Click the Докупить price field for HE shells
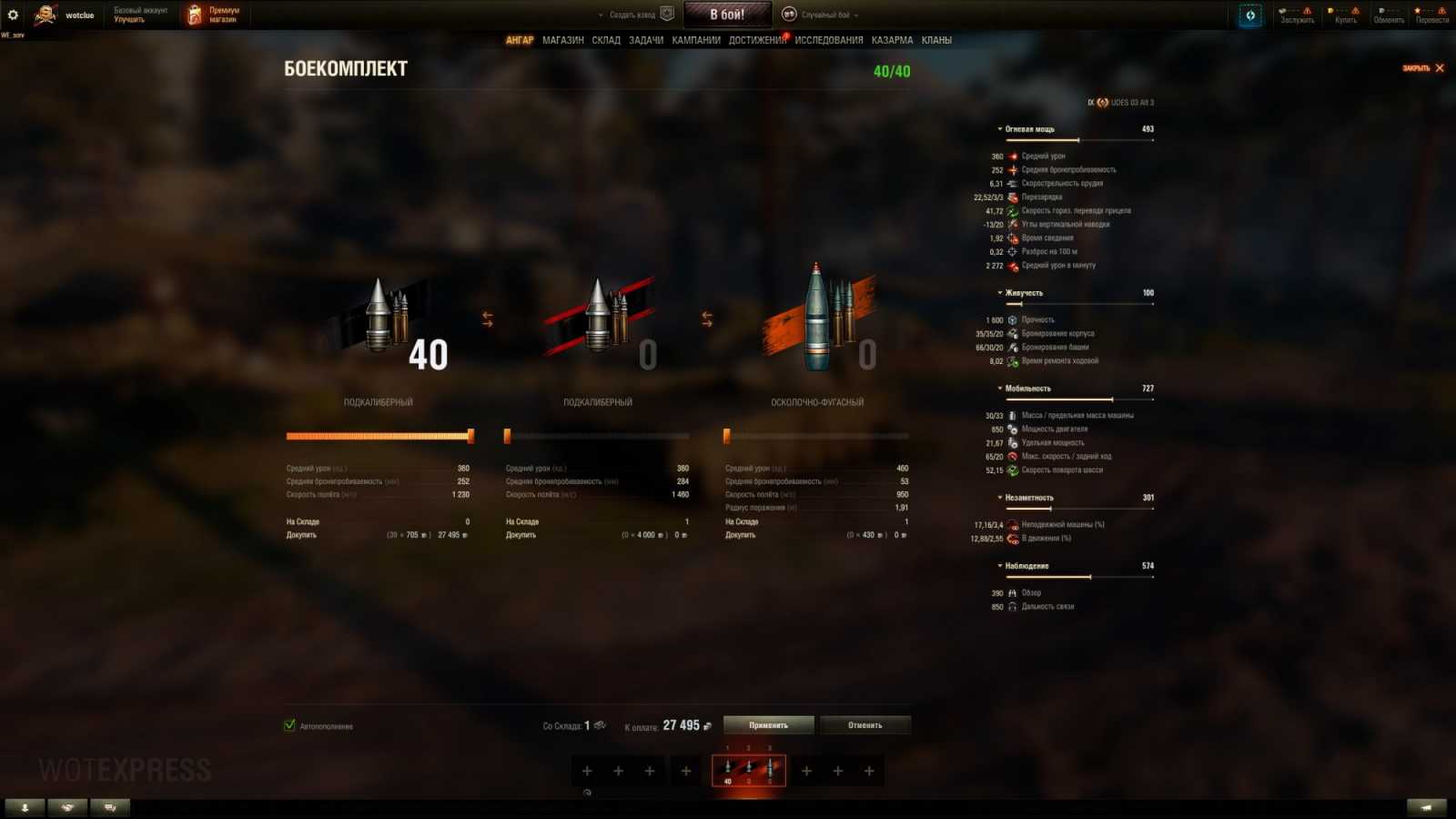The height and width of the screenshot is (819, 1456). pos(864,534)
